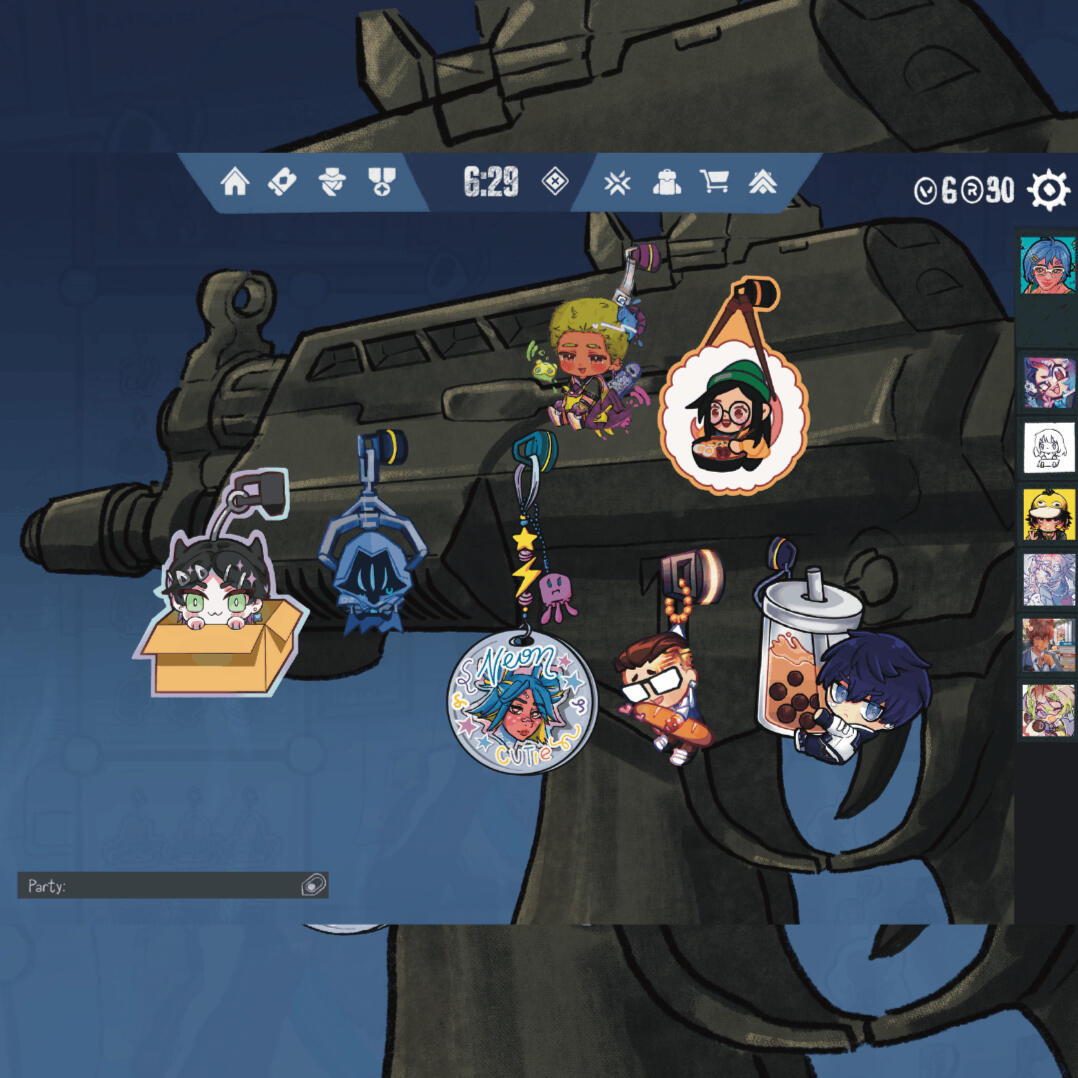Select the green-haired avatar at the list bottom

point(1048,709)
